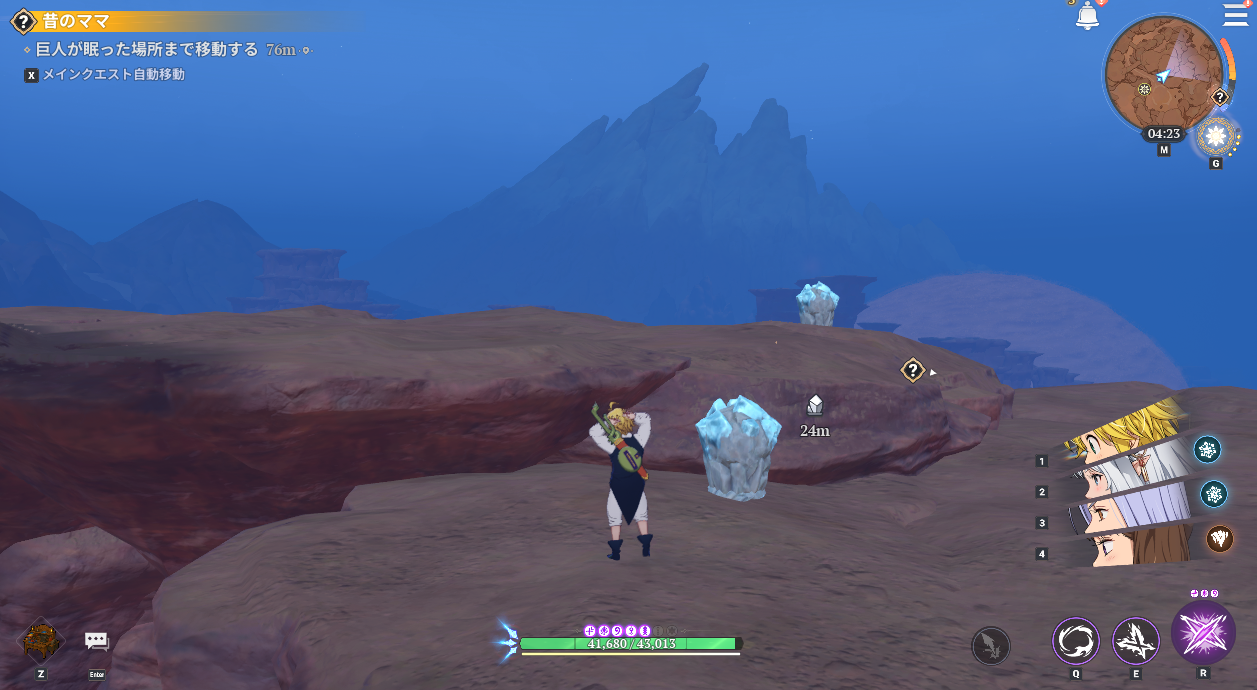Click the greyed-out feather skill icon

pos(991,645)
